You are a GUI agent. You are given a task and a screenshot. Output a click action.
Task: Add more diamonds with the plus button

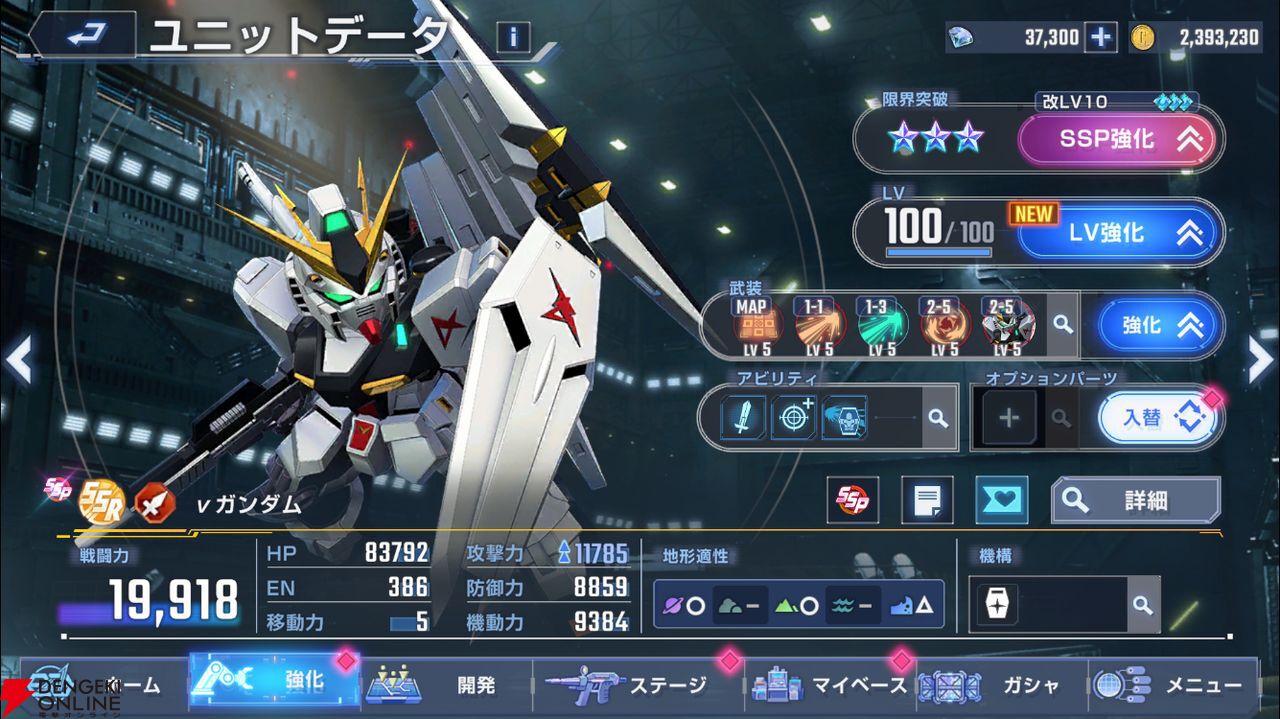(x=1100, y=38)
